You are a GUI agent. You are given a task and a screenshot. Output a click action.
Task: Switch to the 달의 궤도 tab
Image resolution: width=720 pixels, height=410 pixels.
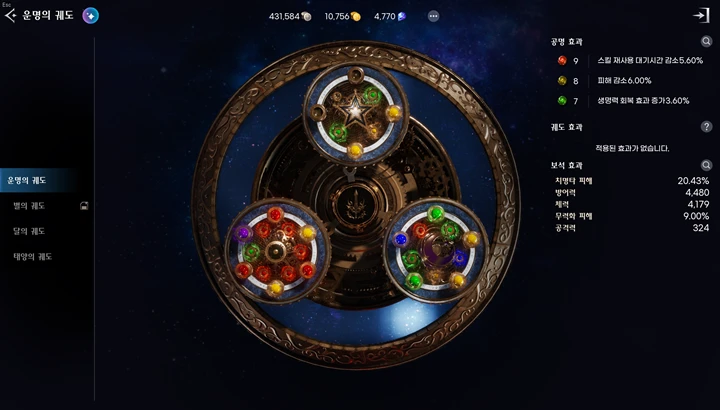tap(28, 231)
